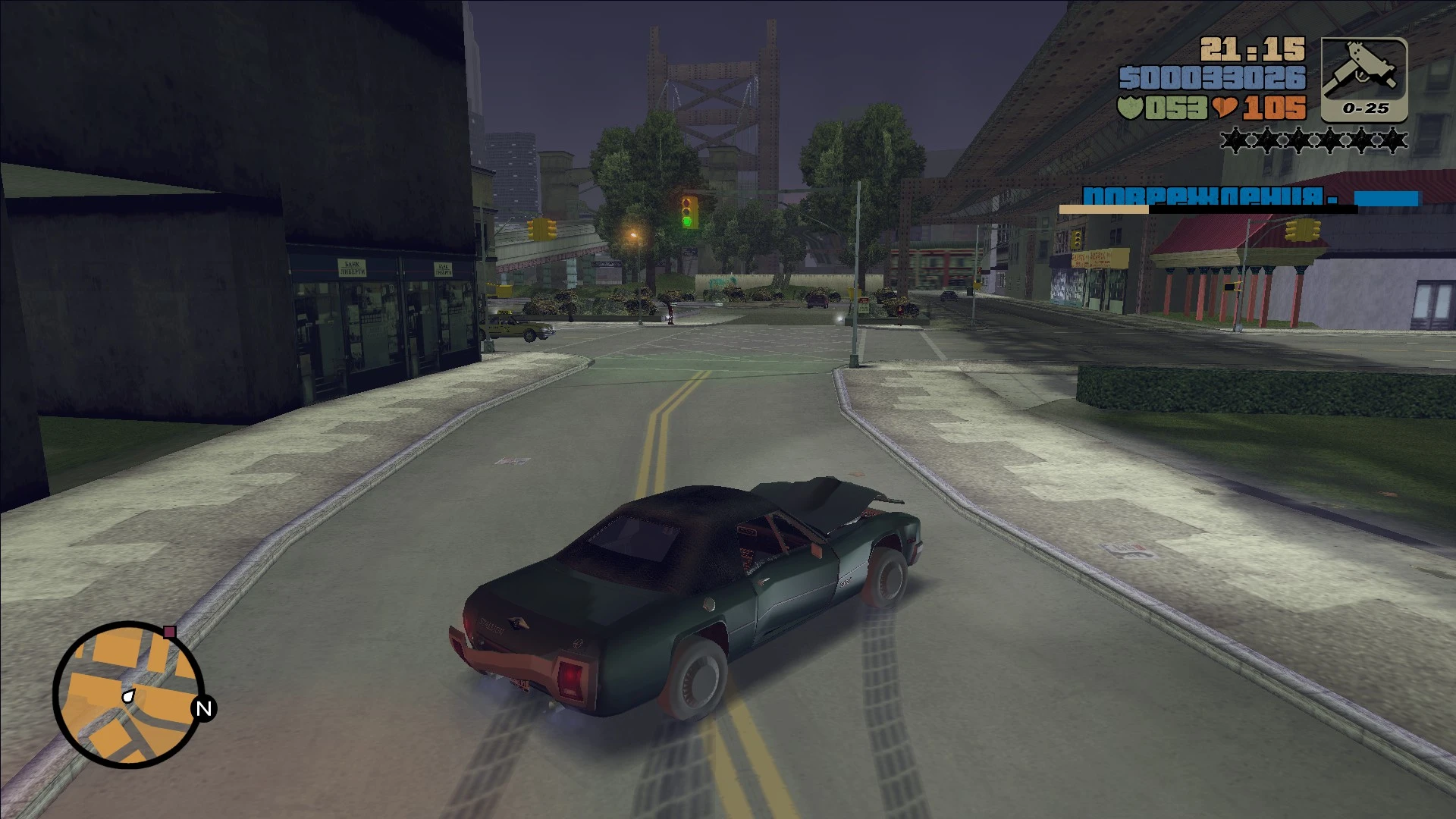Click the lit yellow traffic signal near the intersection

tap(540, 227)
